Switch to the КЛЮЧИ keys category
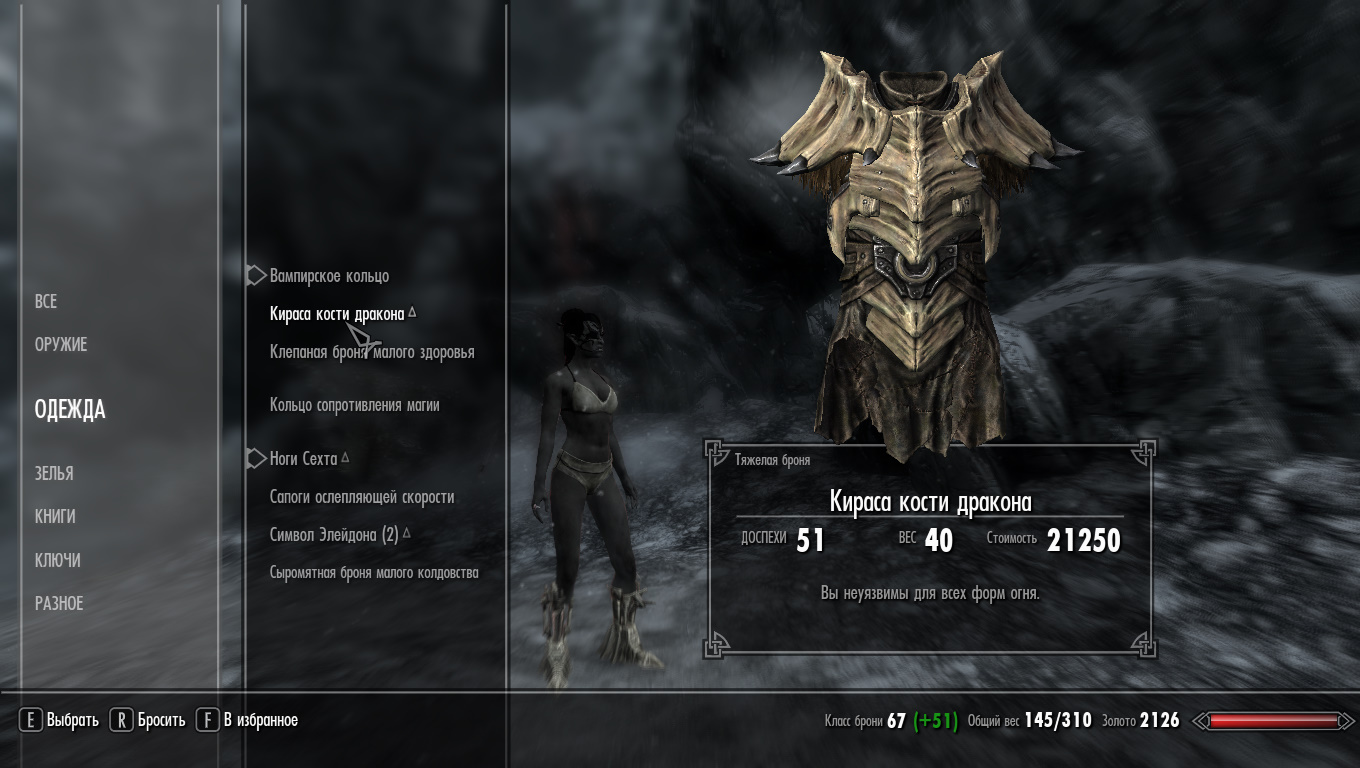1360x768 pixels. 58,561
